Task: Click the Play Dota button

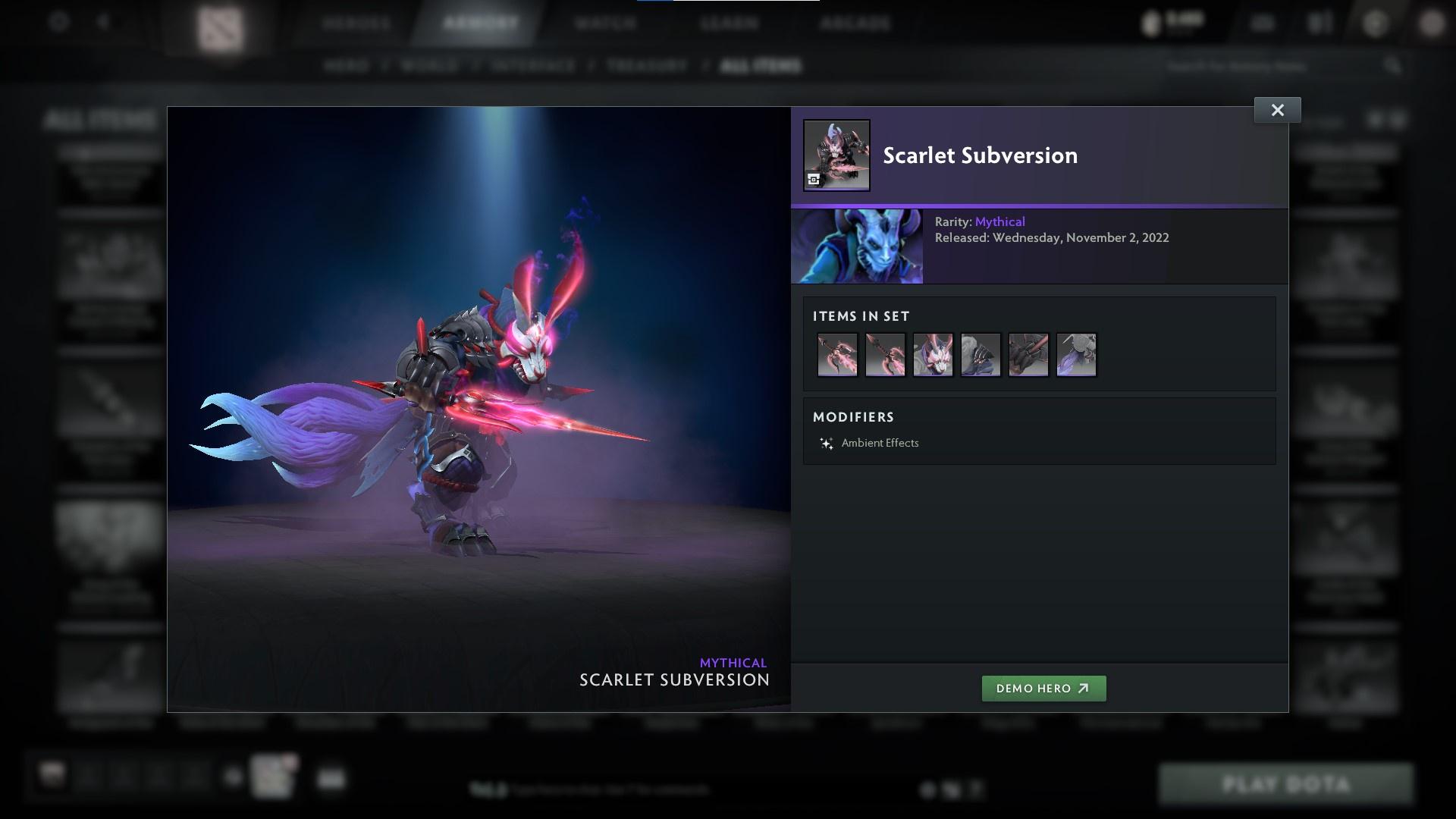Action: [x=1285, y=783]
